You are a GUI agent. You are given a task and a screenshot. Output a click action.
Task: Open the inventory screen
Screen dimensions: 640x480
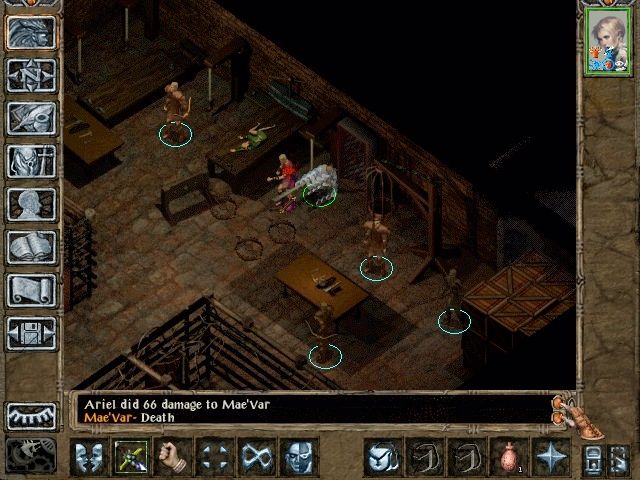tap(31, 161)
